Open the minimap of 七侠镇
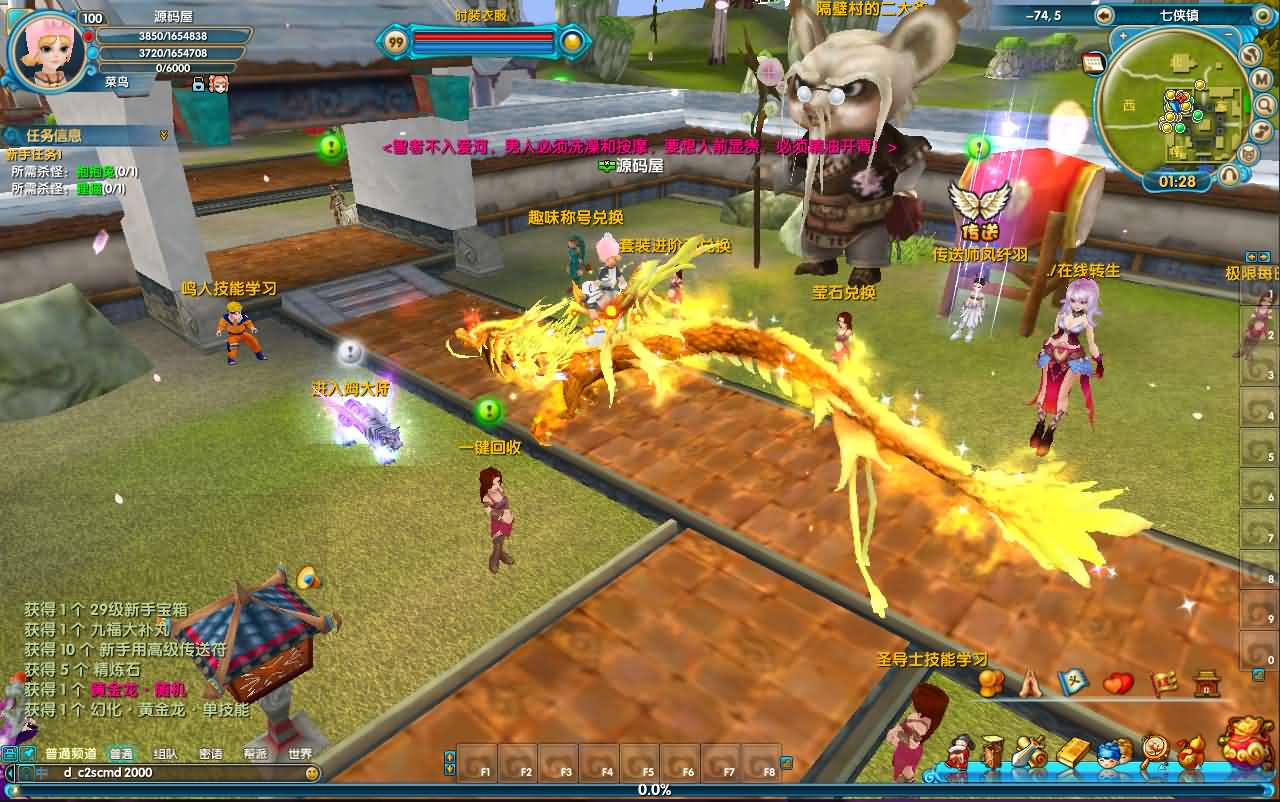1280x802 pixels. 1172,108
